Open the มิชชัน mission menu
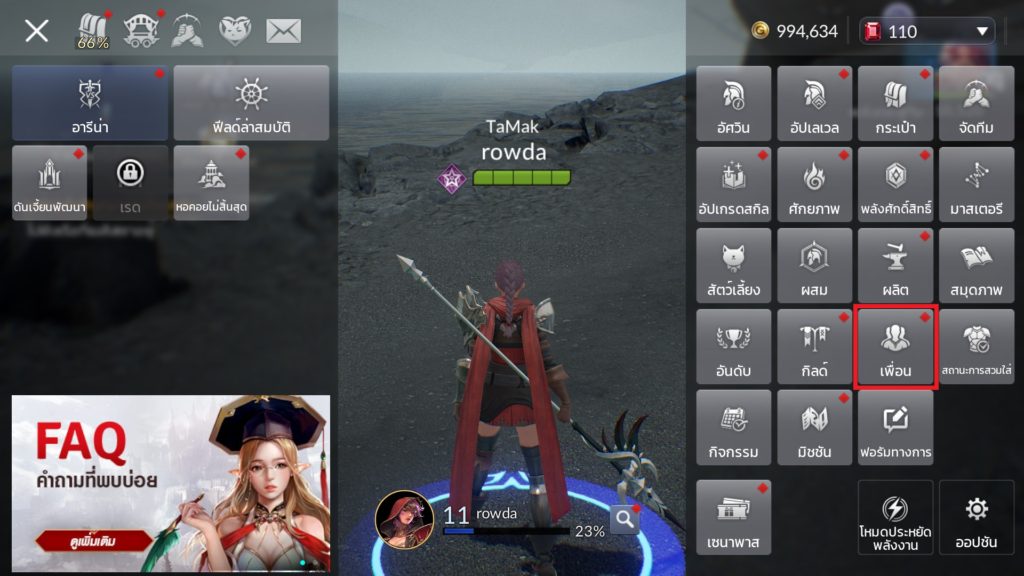 814,427
